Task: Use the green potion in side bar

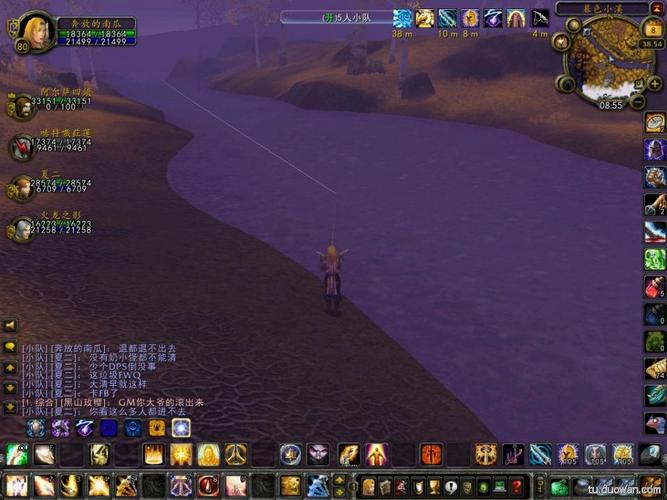Action: (655, 259)
